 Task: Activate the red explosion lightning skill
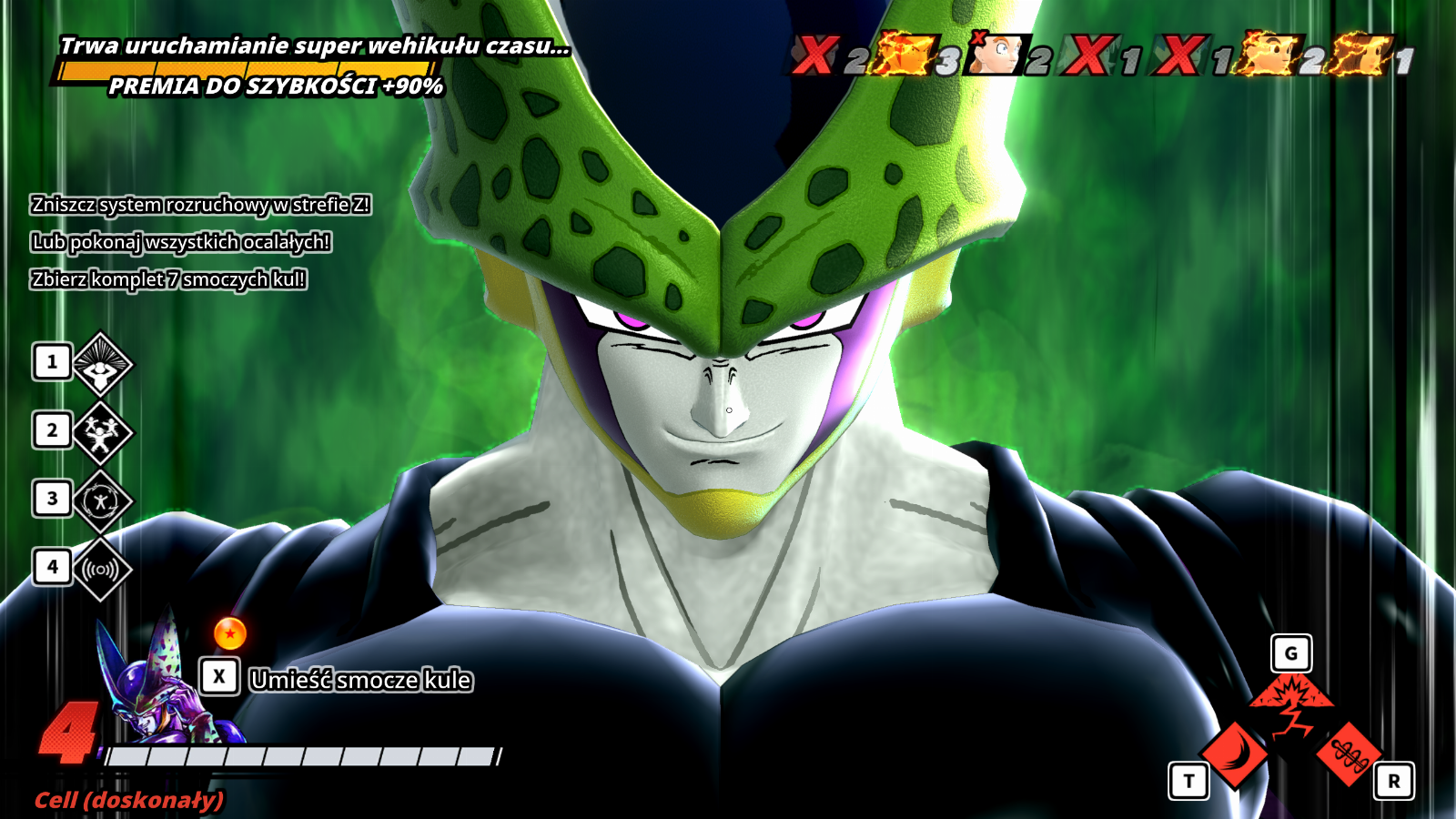tap(1292, 705)
